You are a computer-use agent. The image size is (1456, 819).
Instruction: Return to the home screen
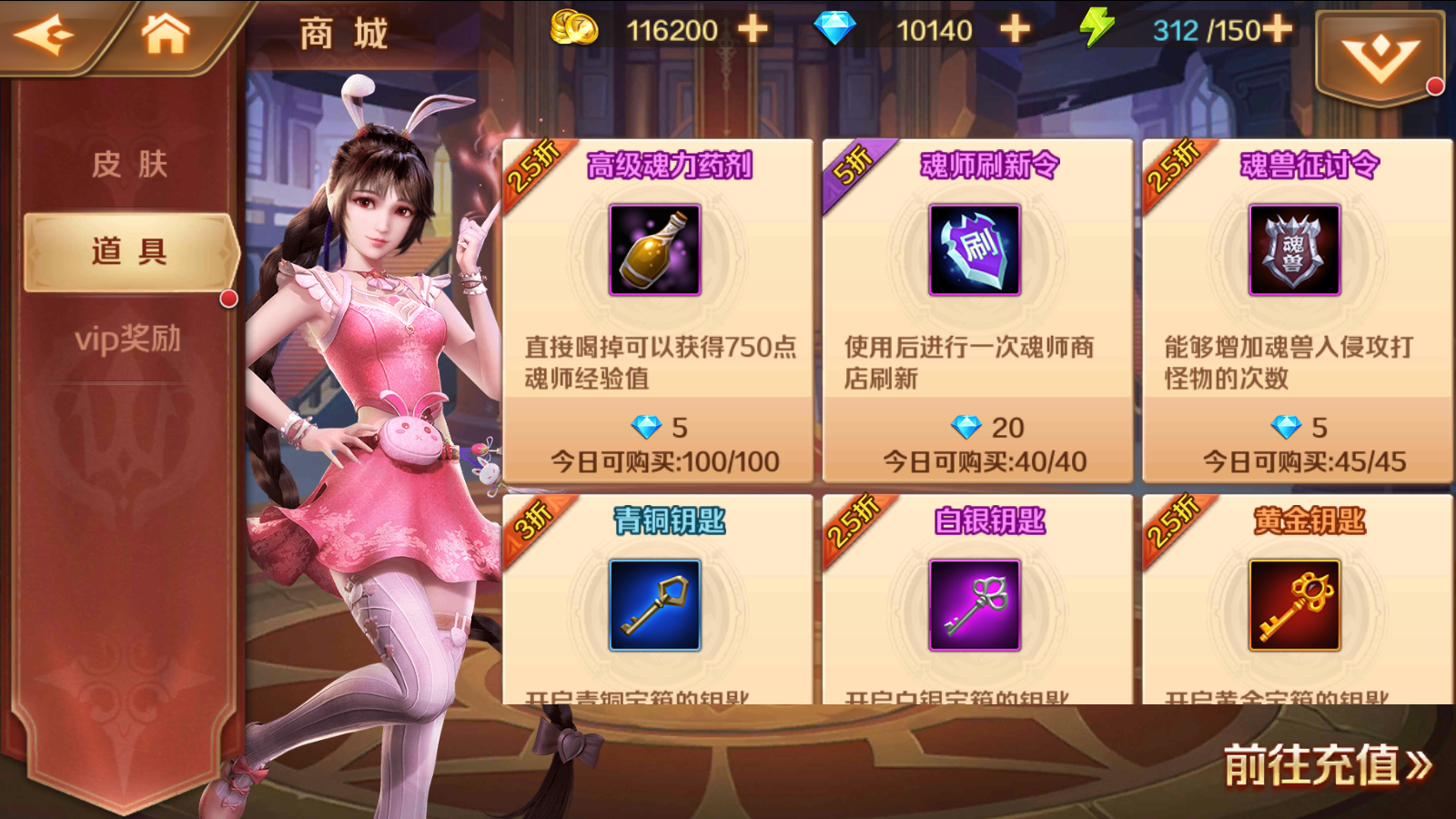coord(165,35)
